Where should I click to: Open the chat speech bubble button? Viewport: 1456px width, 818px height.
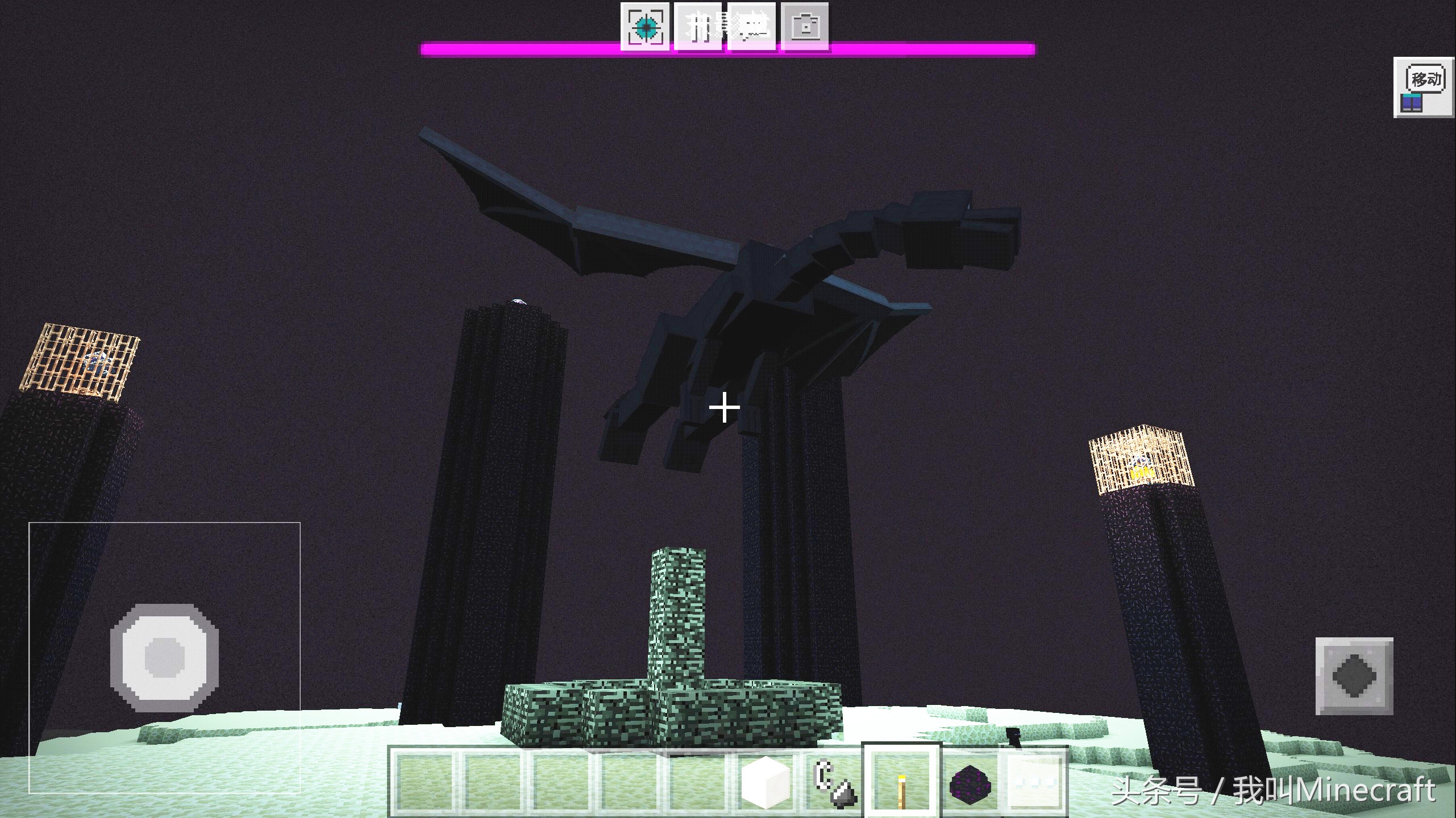coord(752,26)
